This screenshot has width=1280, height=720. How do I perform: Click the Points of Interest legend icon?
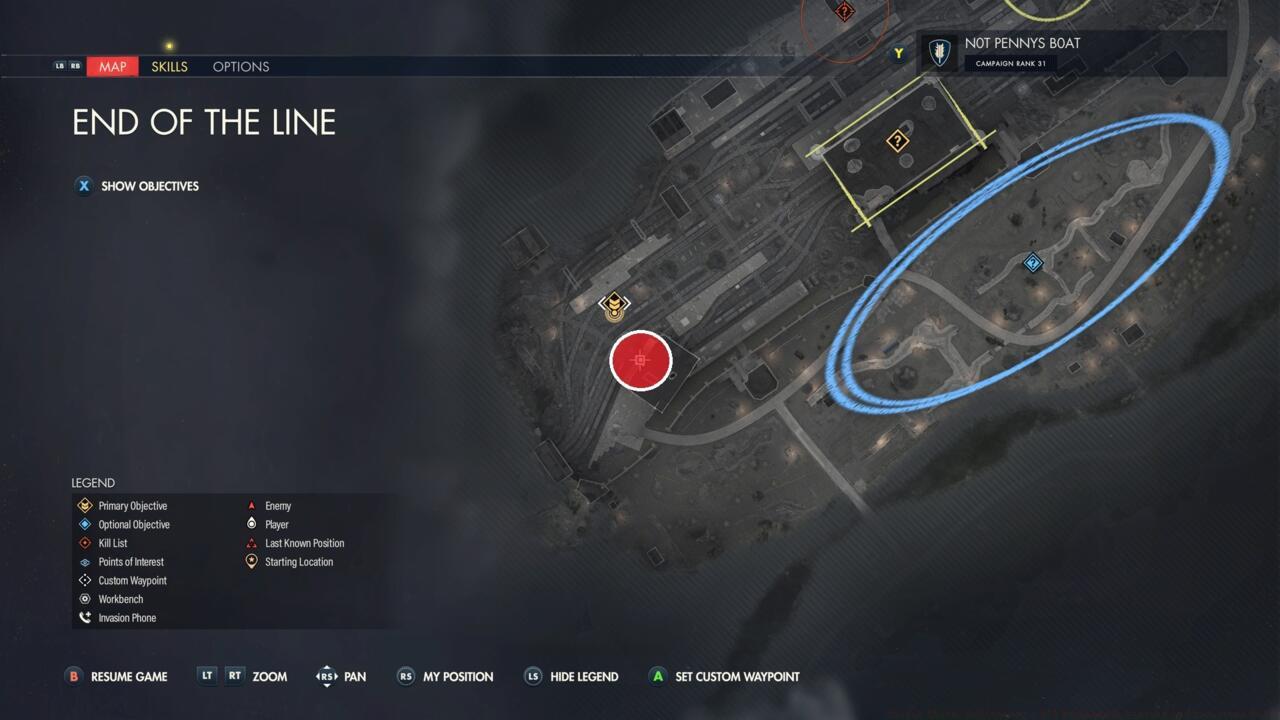[x=85, y=562]
